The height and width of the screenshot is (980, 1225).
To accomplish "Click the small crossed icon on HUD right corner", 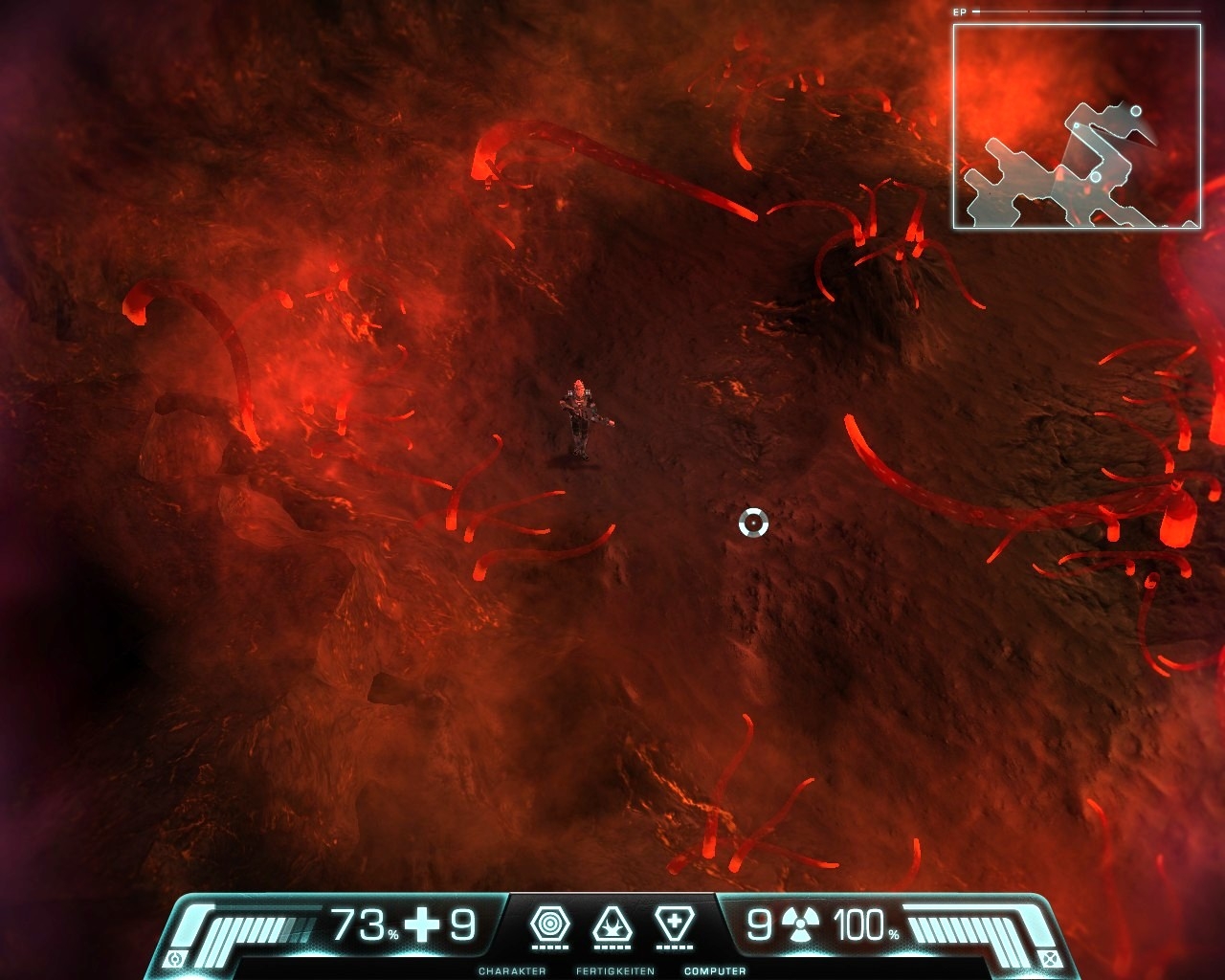I will [1051, 959].
